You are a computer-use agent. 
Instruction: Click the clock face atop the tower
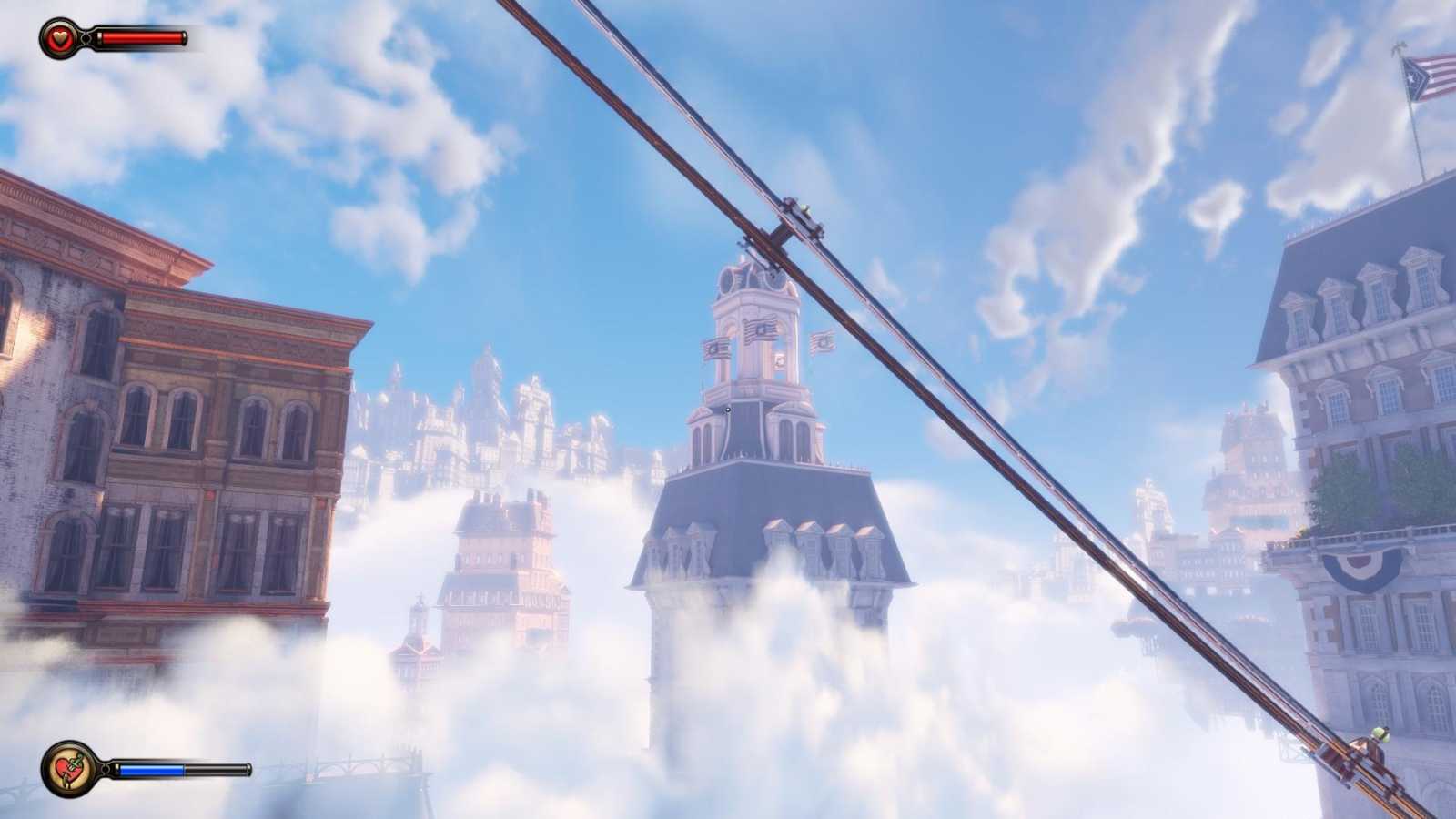coord(728,280)
